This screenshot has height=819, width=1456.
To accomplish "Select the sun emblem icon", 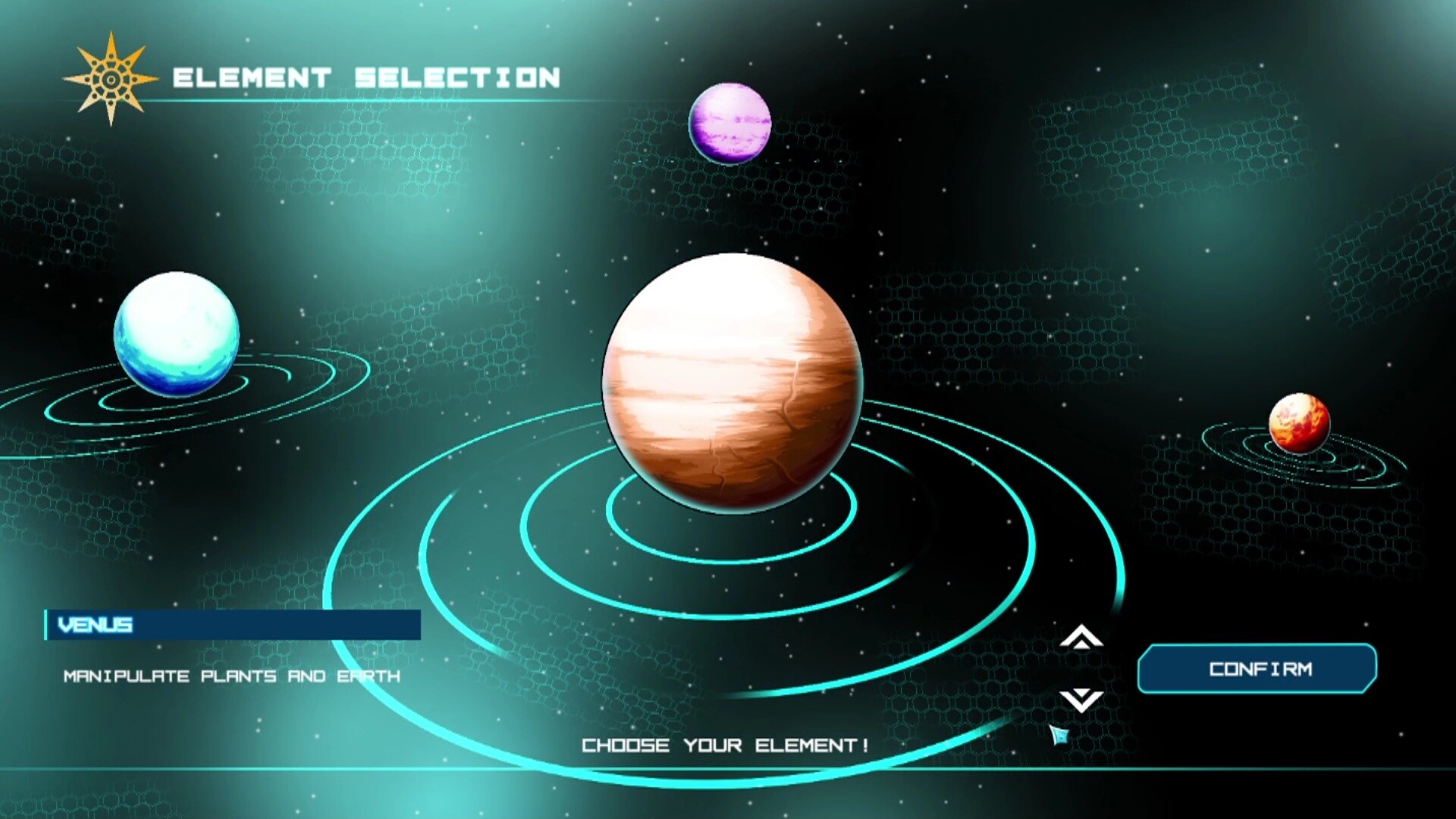I will (x=112, y=76).
